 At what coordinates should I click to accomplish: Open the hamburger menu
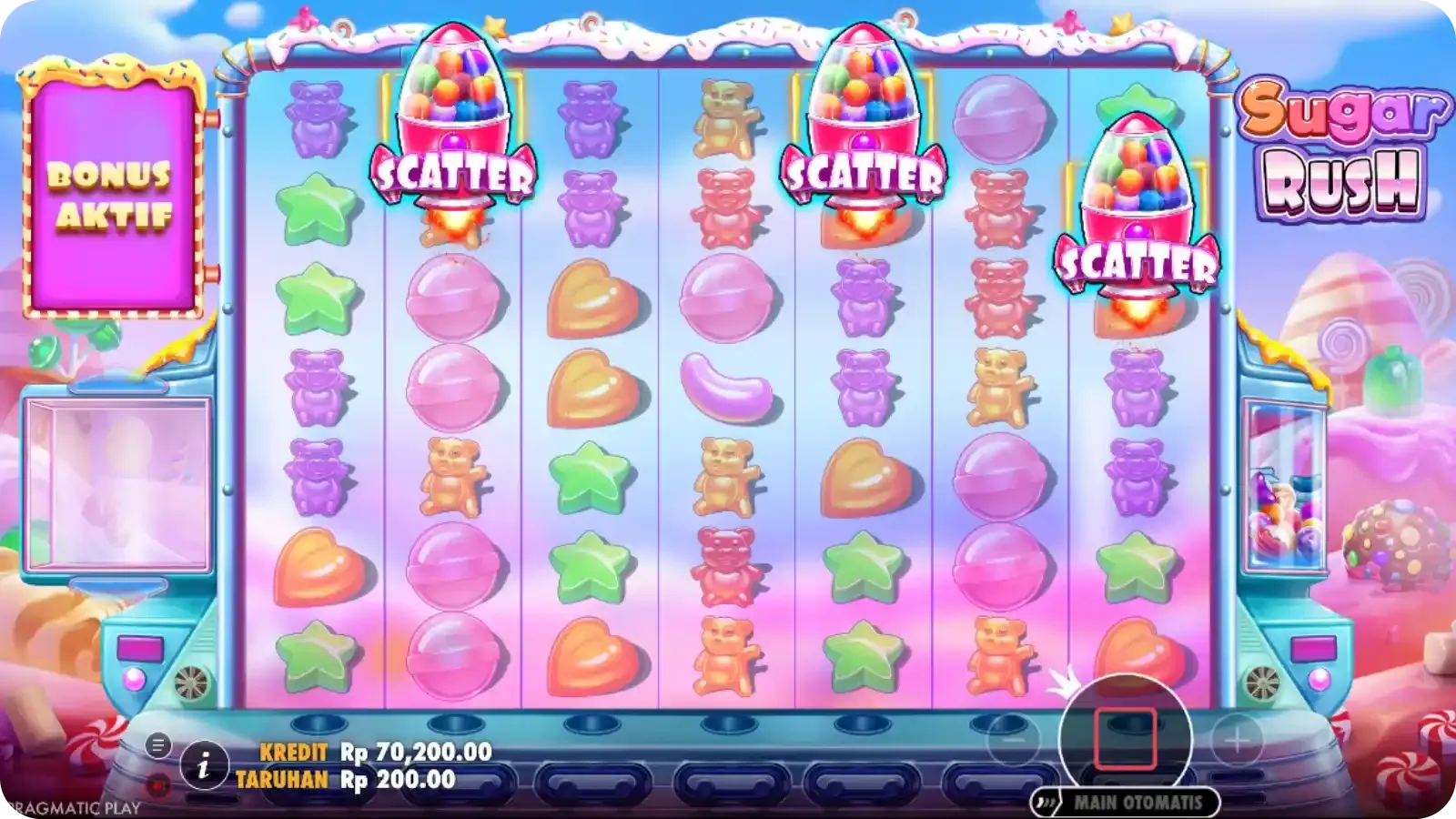tap(157, 744)
